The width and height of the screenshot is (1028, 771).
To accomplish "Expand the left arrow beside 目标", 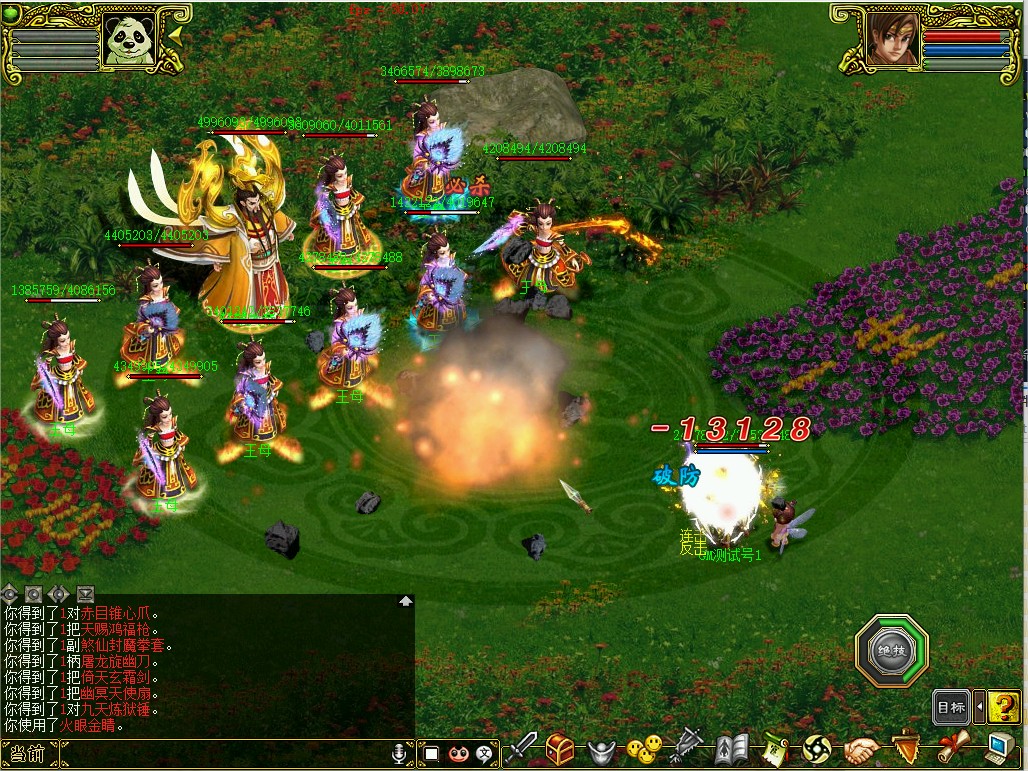I will click(x=979, y=707).
